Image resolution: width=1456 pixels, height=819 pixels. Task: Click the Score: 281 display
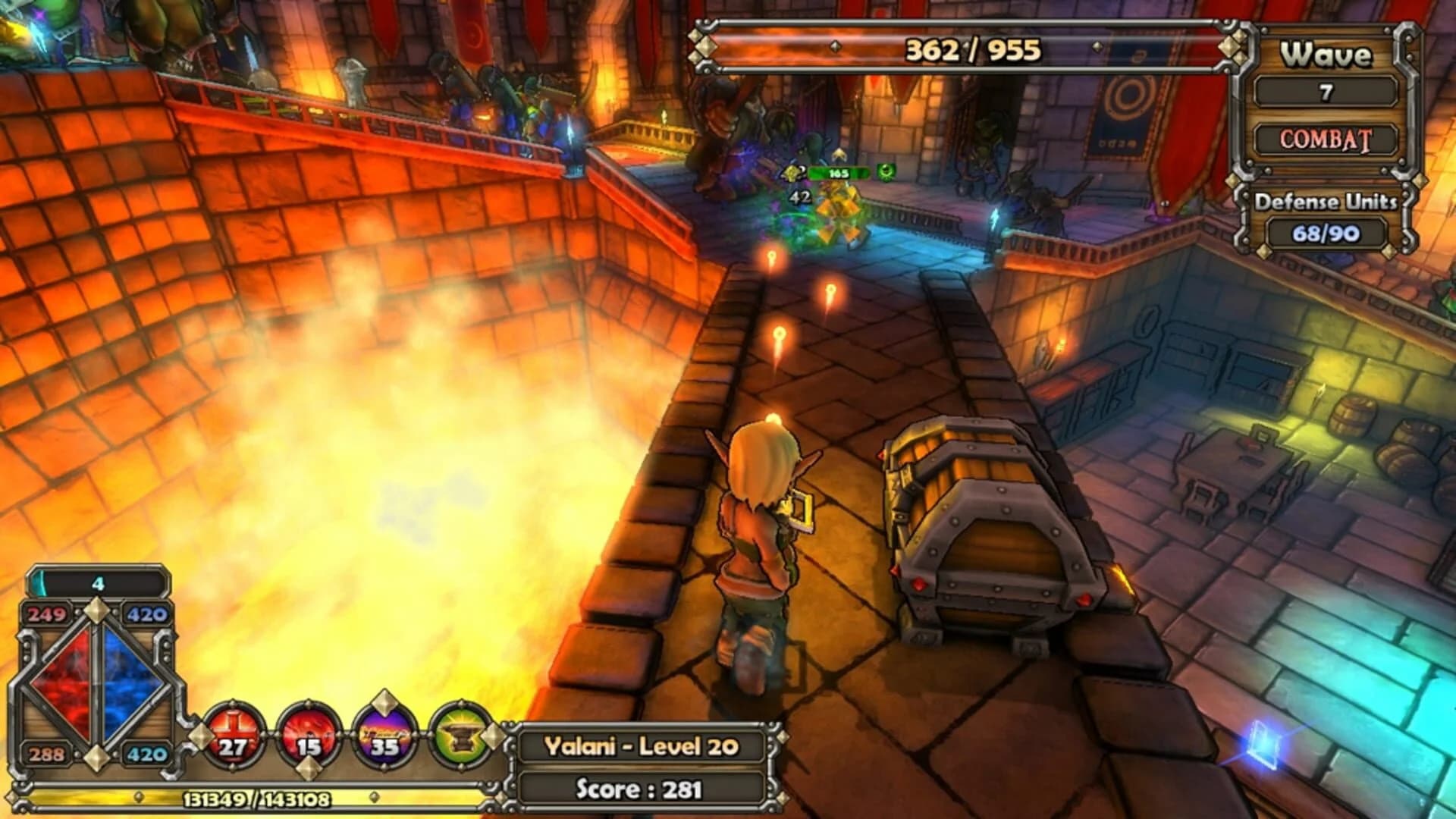[639, 789]
